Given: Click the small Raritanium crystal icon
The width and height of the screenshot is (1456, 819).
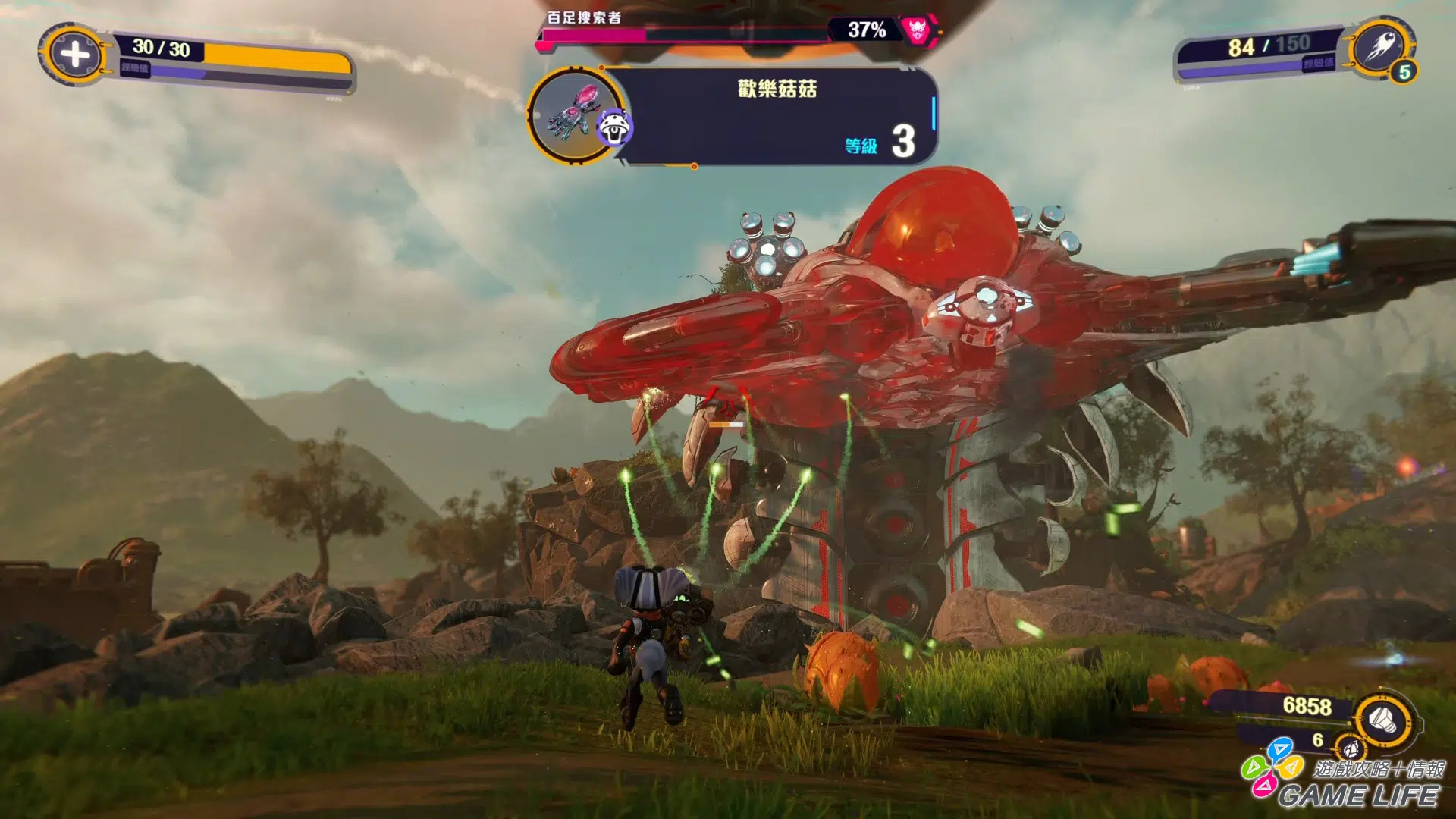Looking at the screenshot, I should pos(1350,749).
